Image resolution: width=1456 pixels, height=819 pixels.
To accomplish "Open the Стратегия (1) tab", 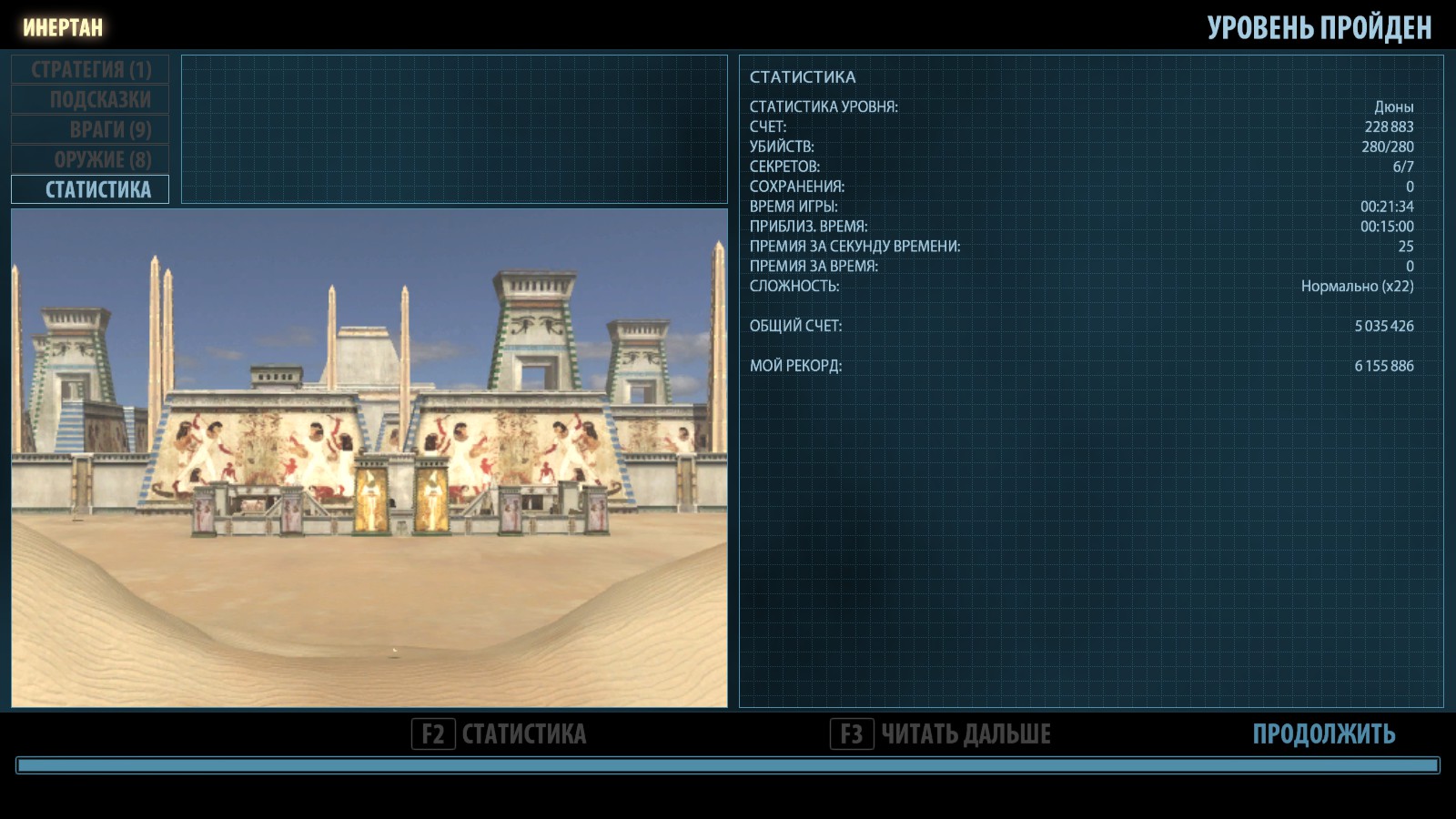I will click(x=90, y=69).
